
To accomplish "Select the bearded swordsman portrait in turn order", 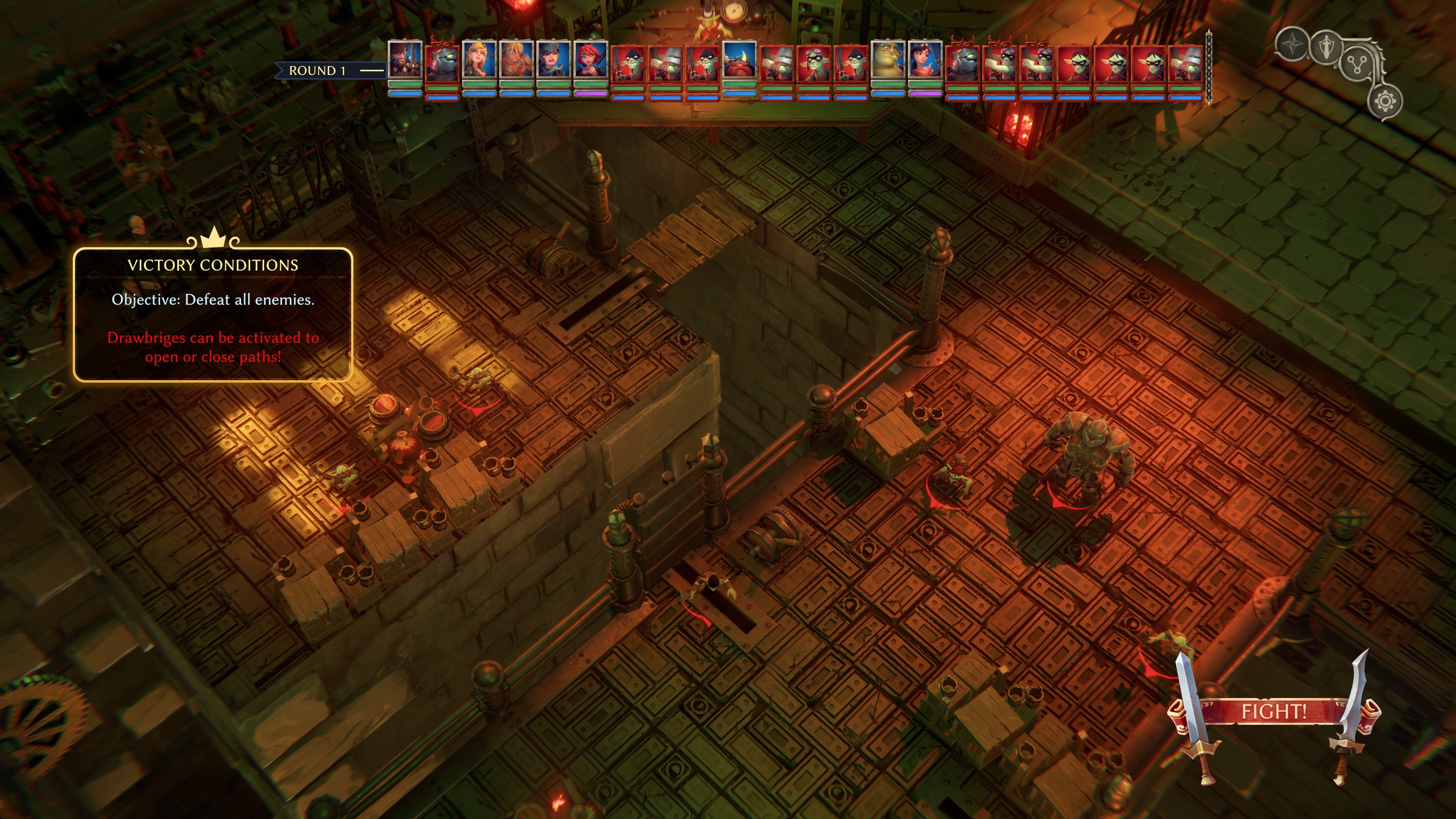I will [405, 60].
